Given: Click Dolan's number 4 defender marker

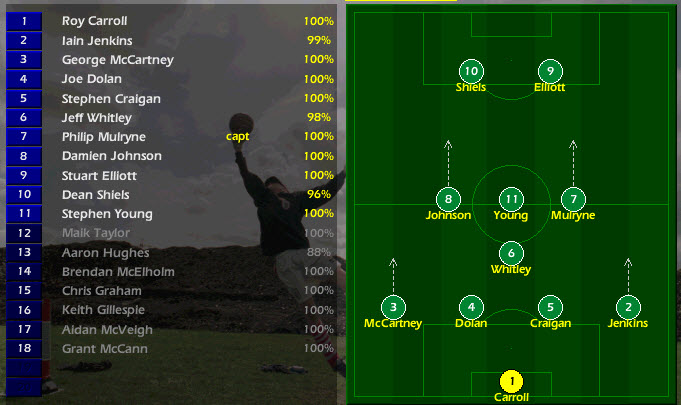Looking at the screenshot, I should tap(471, 307).
